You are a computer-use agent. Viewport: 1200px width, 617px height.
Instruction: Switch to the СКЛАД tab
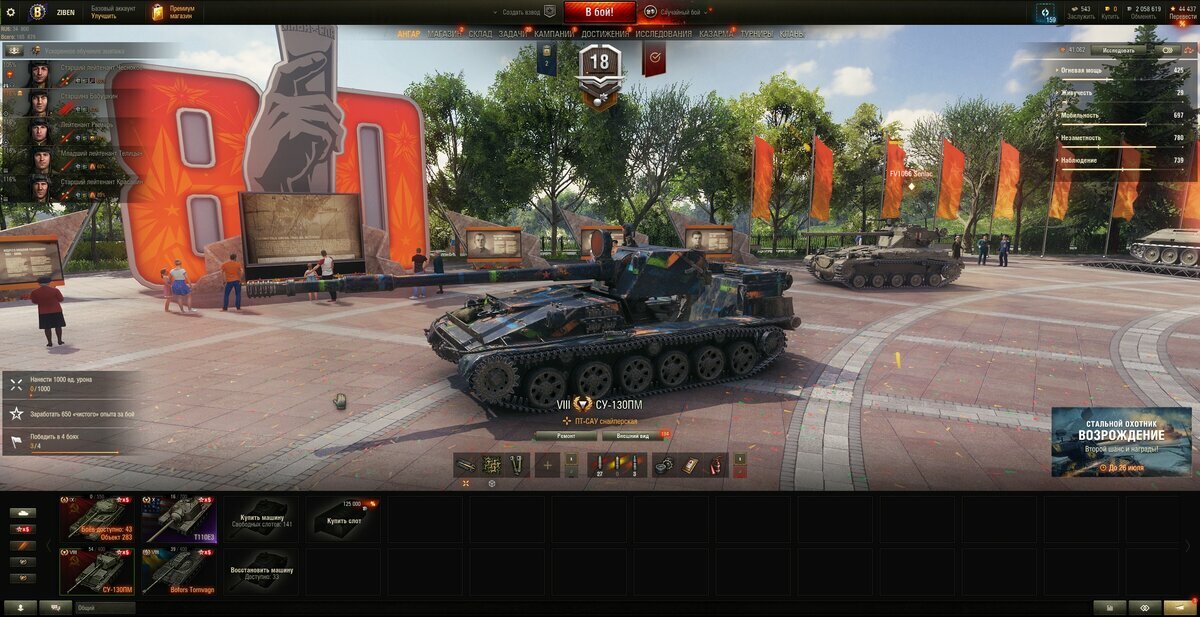point(480,34)
